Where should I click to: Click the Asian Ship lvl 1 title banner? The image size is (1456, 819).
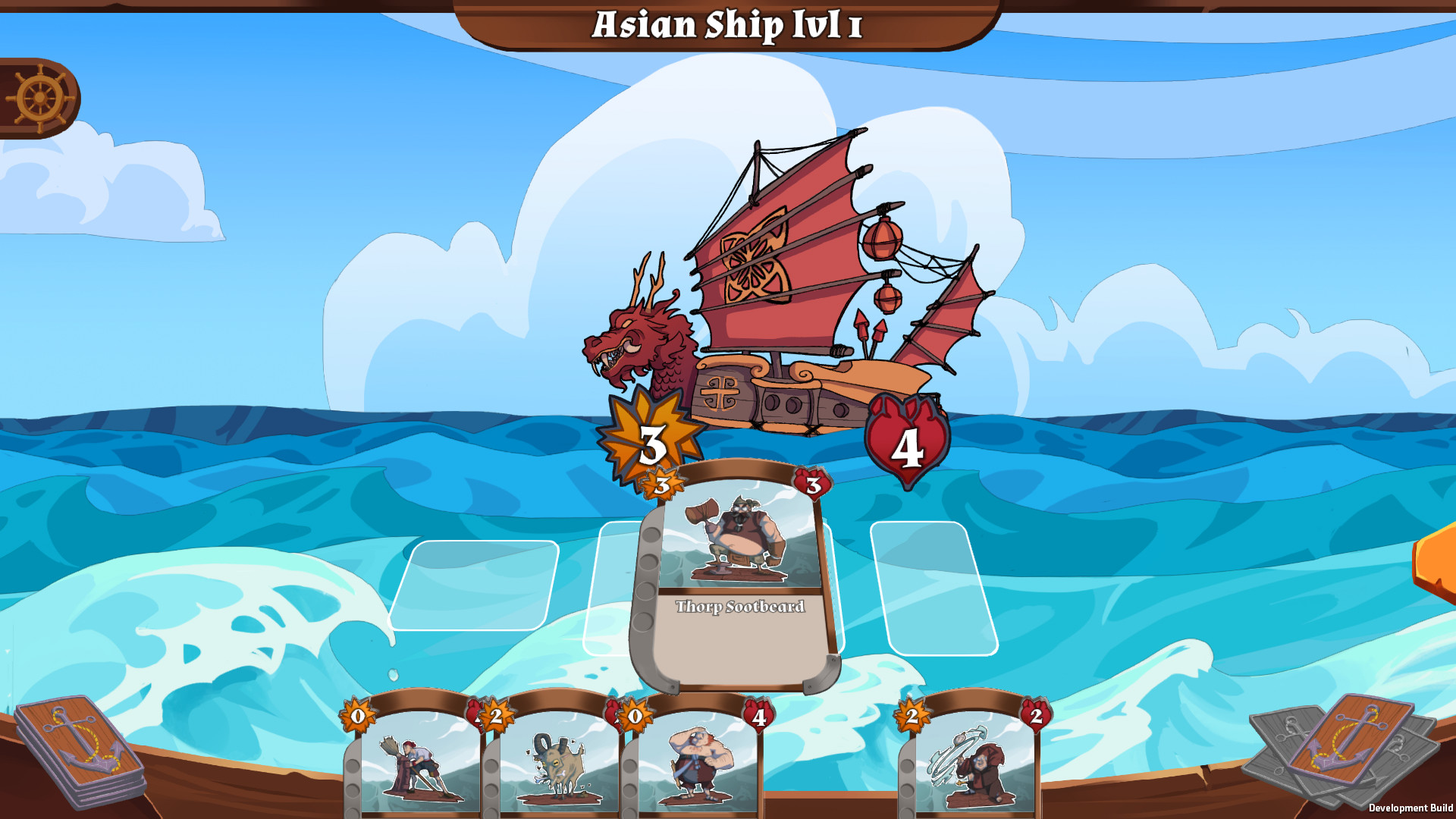[x=726, y=25]
